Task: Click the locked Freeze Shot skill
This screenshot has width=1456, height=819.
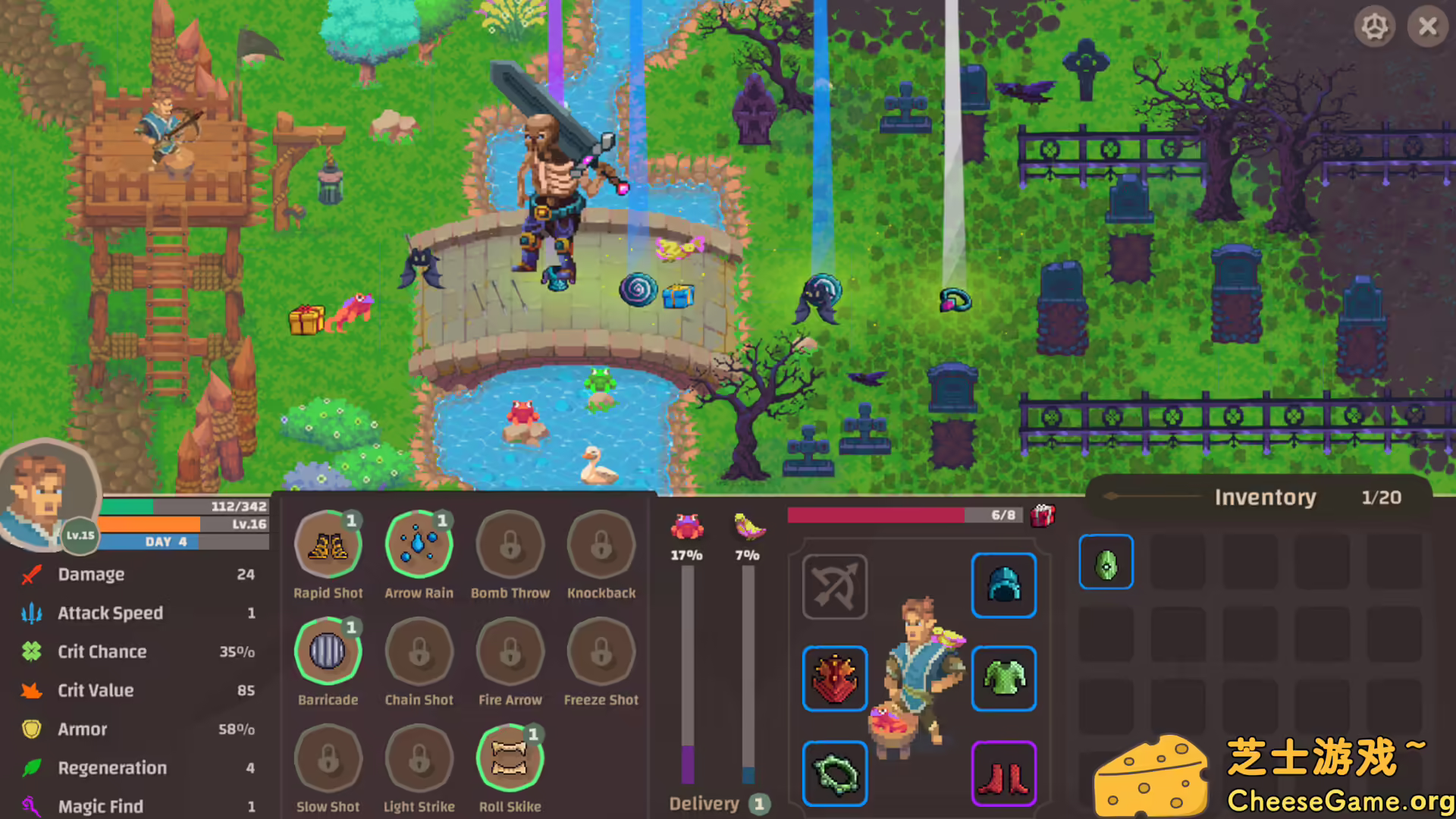Action: (601, 651)
